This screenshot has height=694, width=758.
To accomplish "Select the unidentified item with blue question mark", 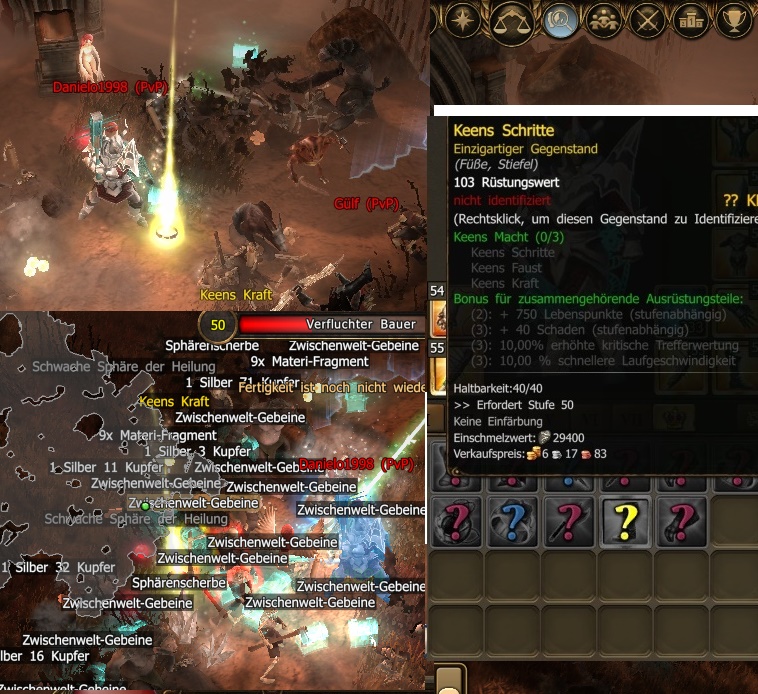I will click(x=513, y=522).
